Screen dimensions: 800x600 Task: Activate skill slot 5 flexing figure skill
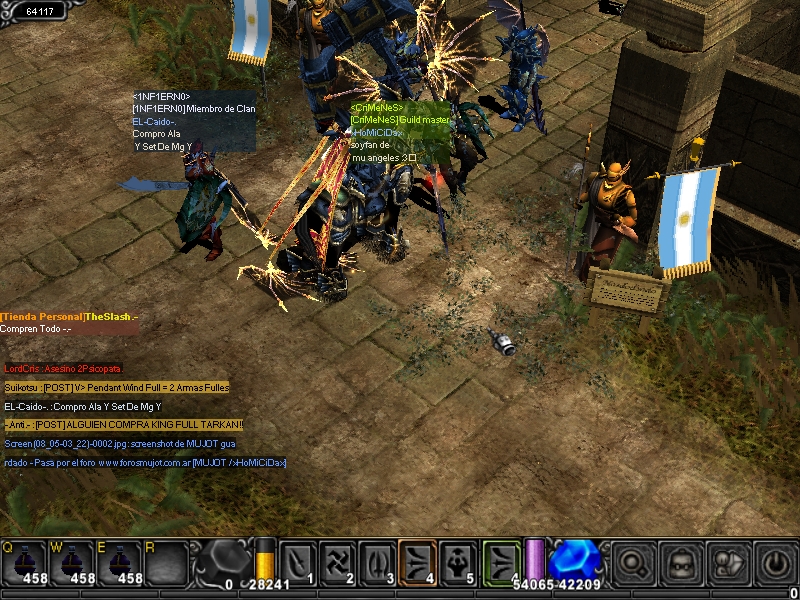tap(457, 562)
